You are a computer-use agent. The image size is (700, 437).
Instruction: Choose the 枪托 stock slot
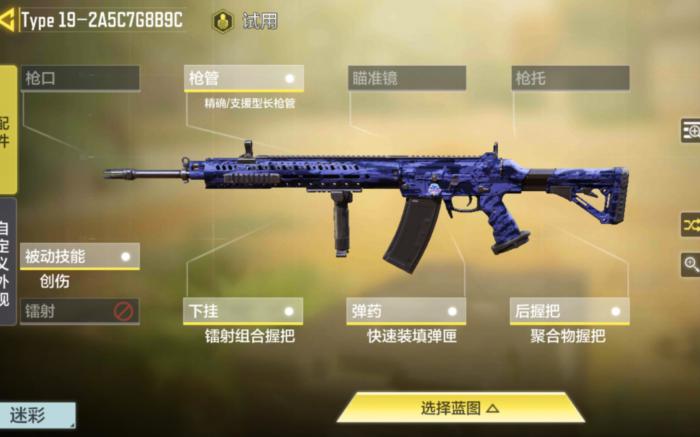click(x=570, y=78)
